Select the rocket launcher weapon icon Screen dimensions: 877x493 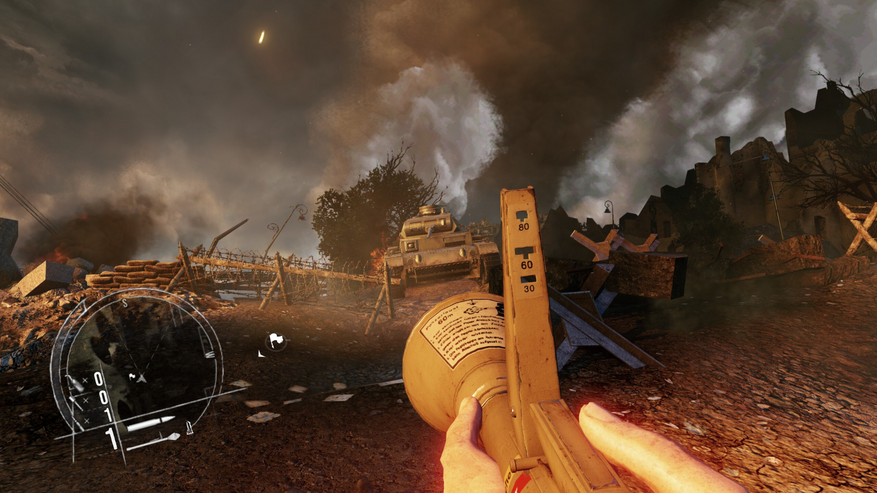click(159, 438)
